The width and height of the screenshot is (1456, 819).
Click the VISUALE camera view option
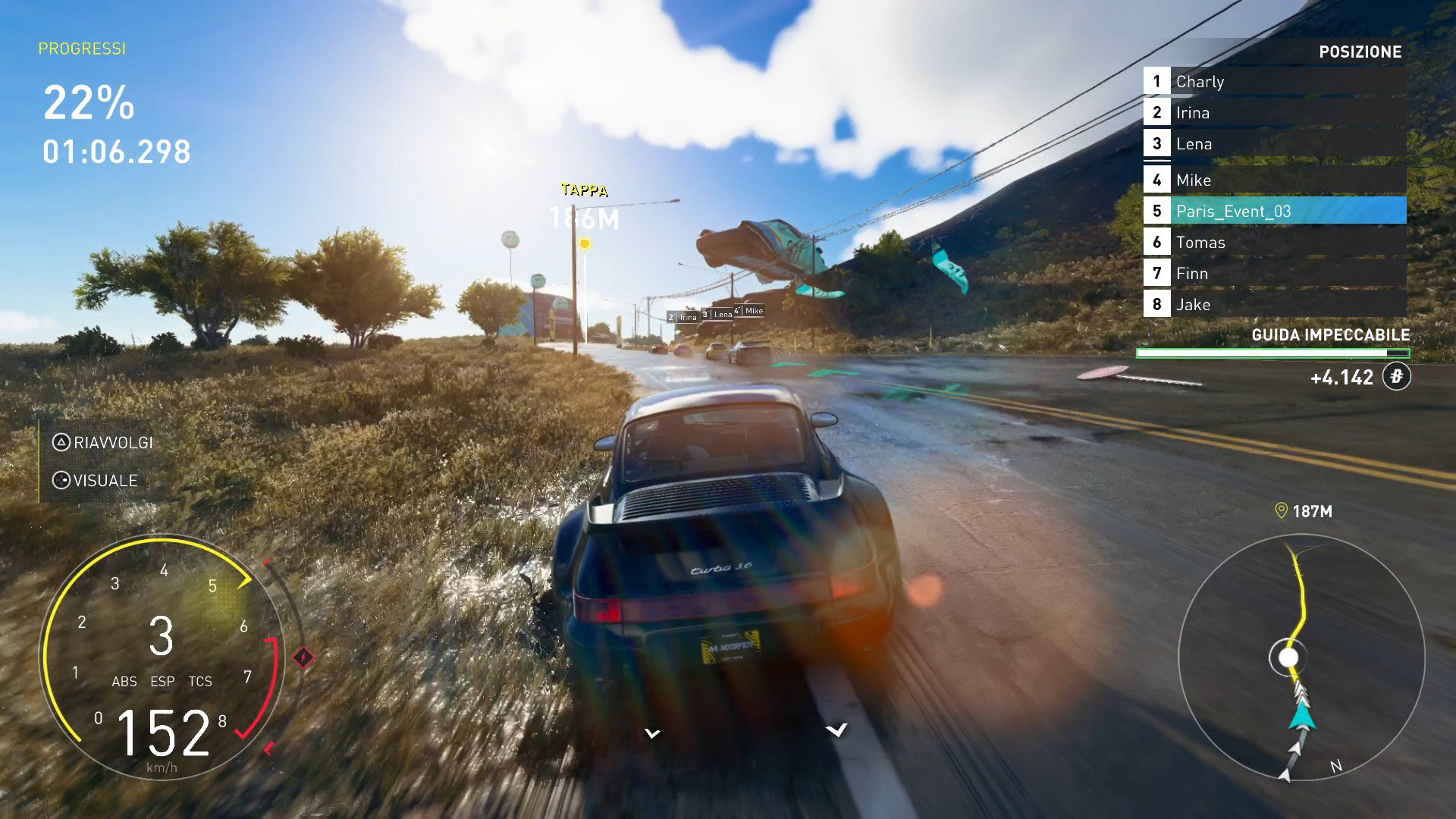tap(96, 481)
